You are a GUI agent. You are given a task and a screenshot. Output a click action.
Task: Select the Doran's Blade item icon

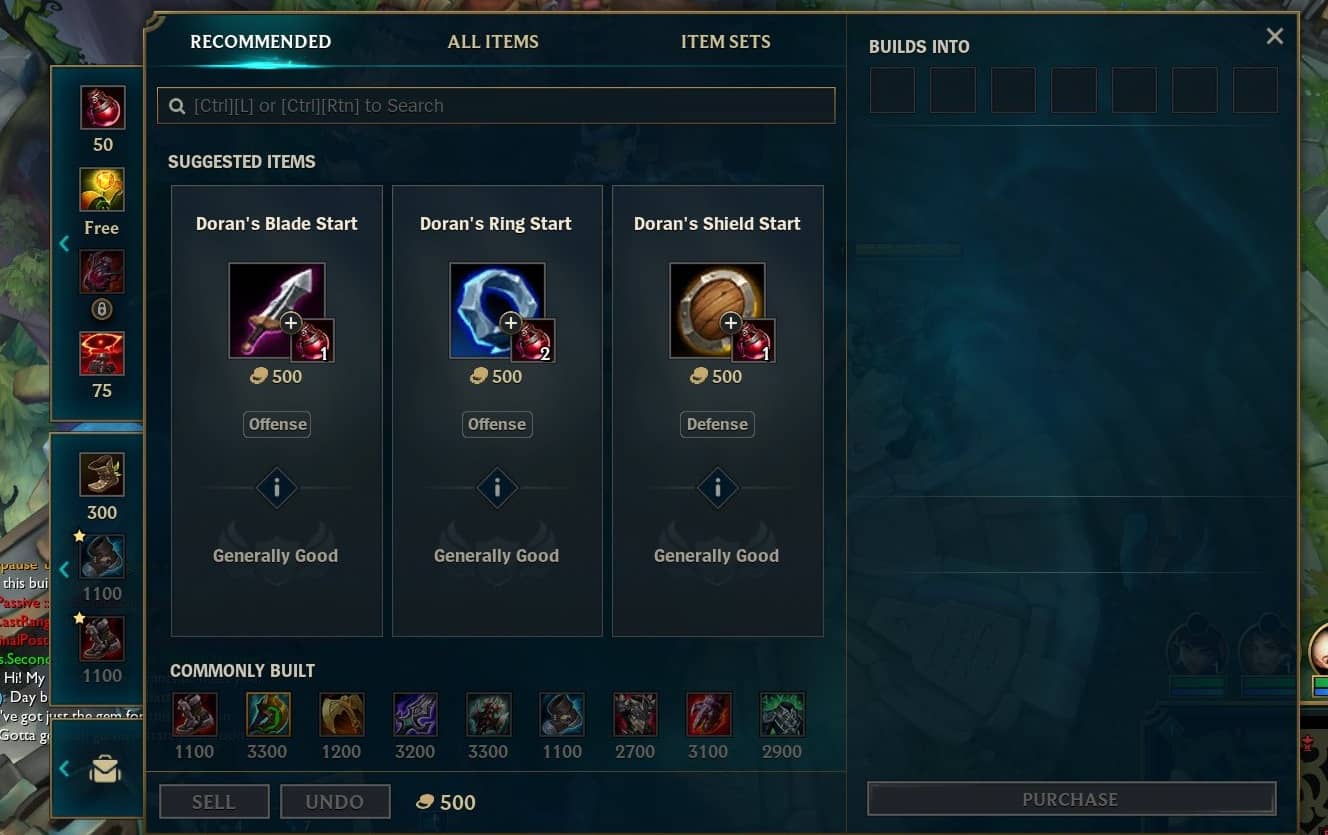[272, 305]
